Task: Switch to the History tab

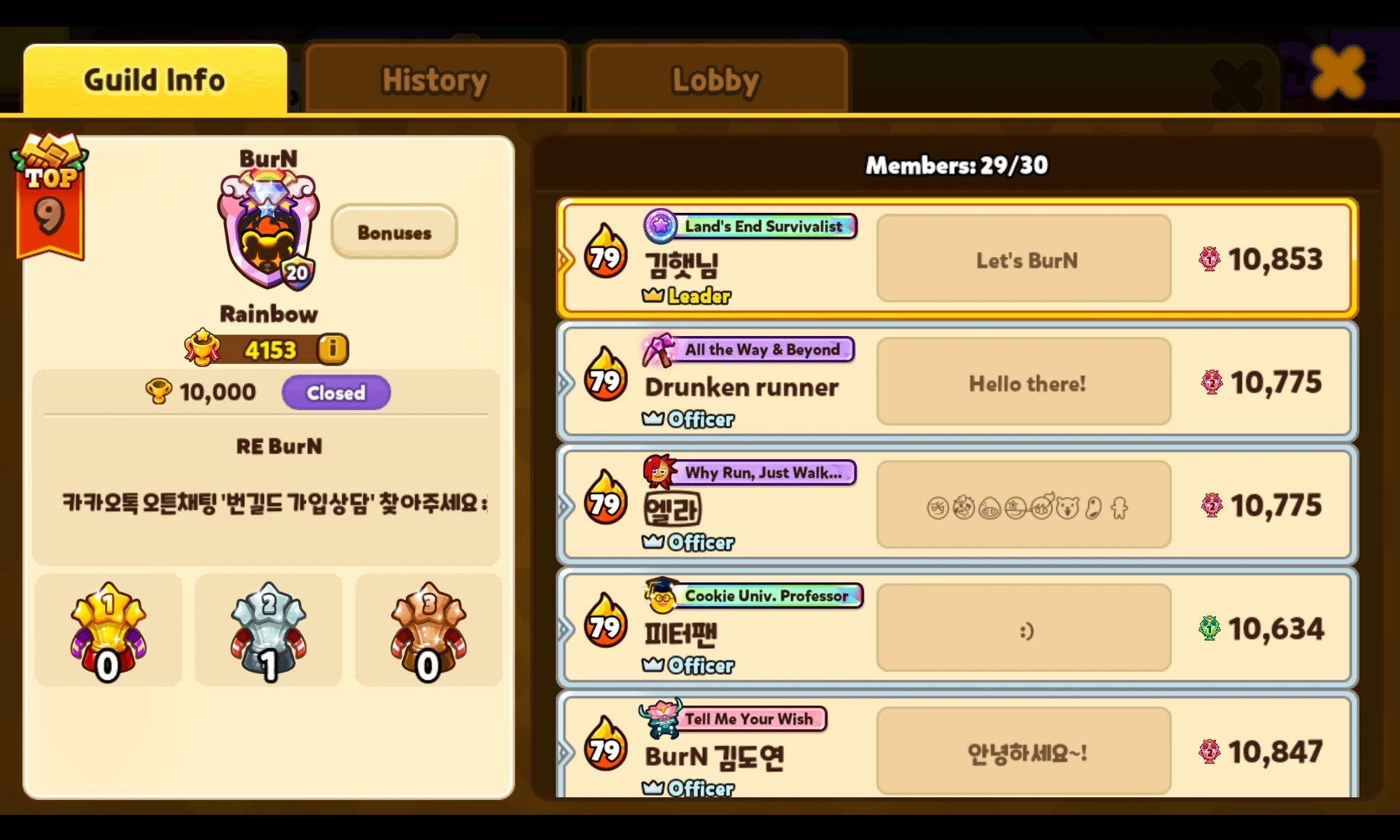Action: 435,78
